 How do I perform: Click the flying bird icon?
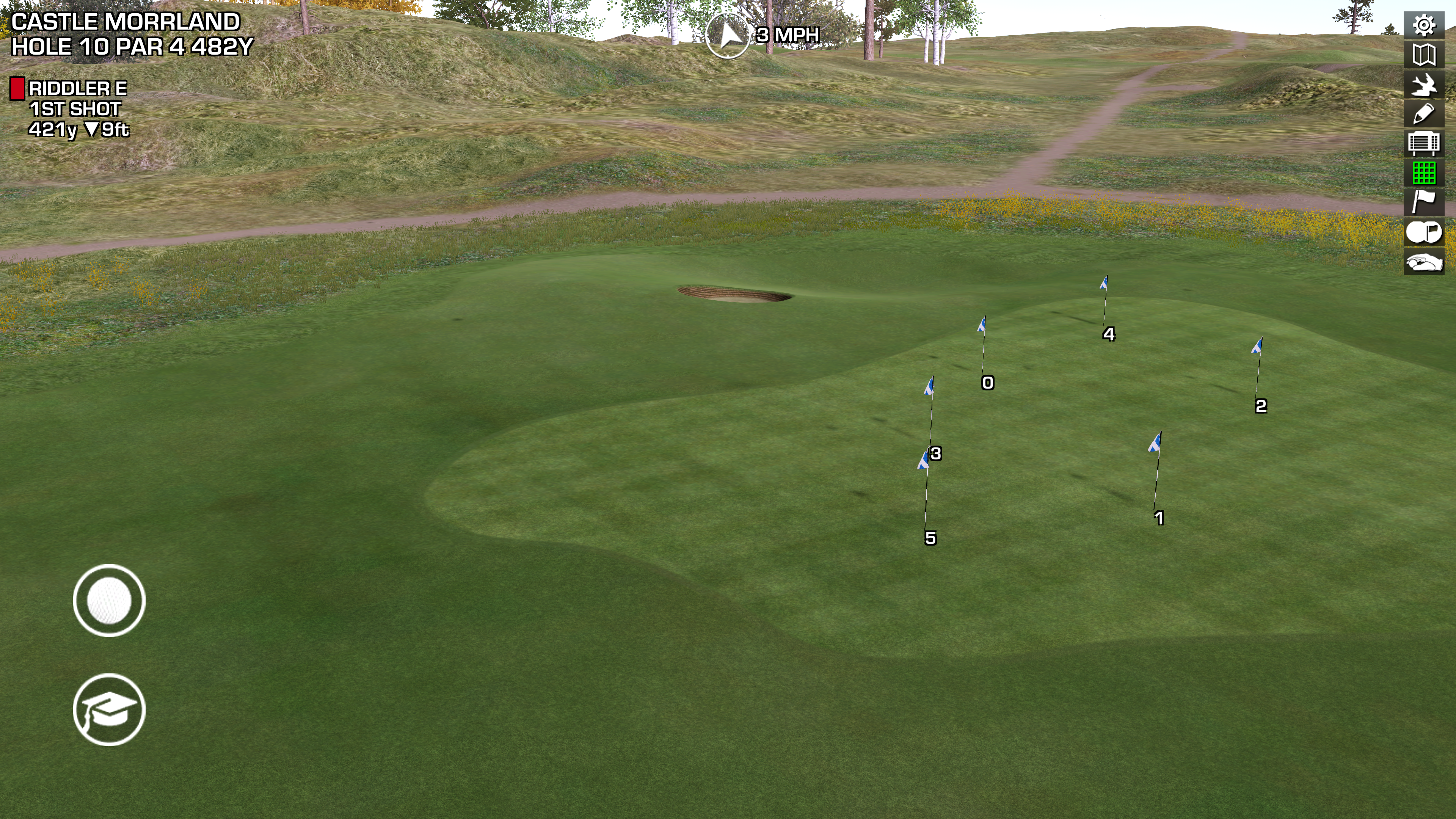(x=1424, y=85)
